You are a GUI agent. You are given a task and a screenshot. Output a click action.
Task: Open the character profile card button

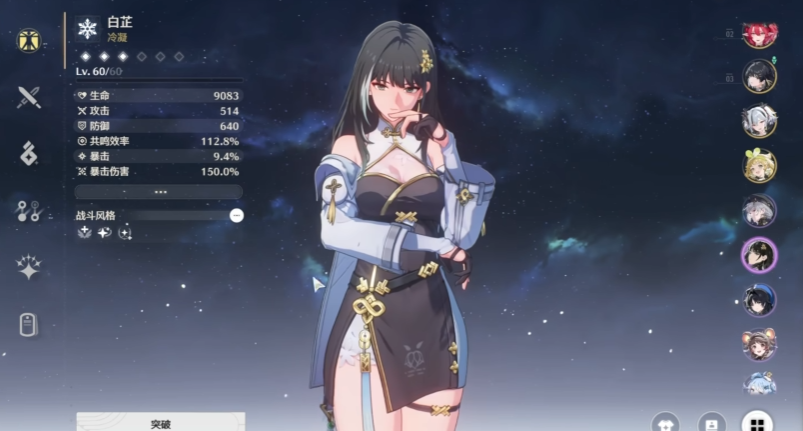click(712, 424)
